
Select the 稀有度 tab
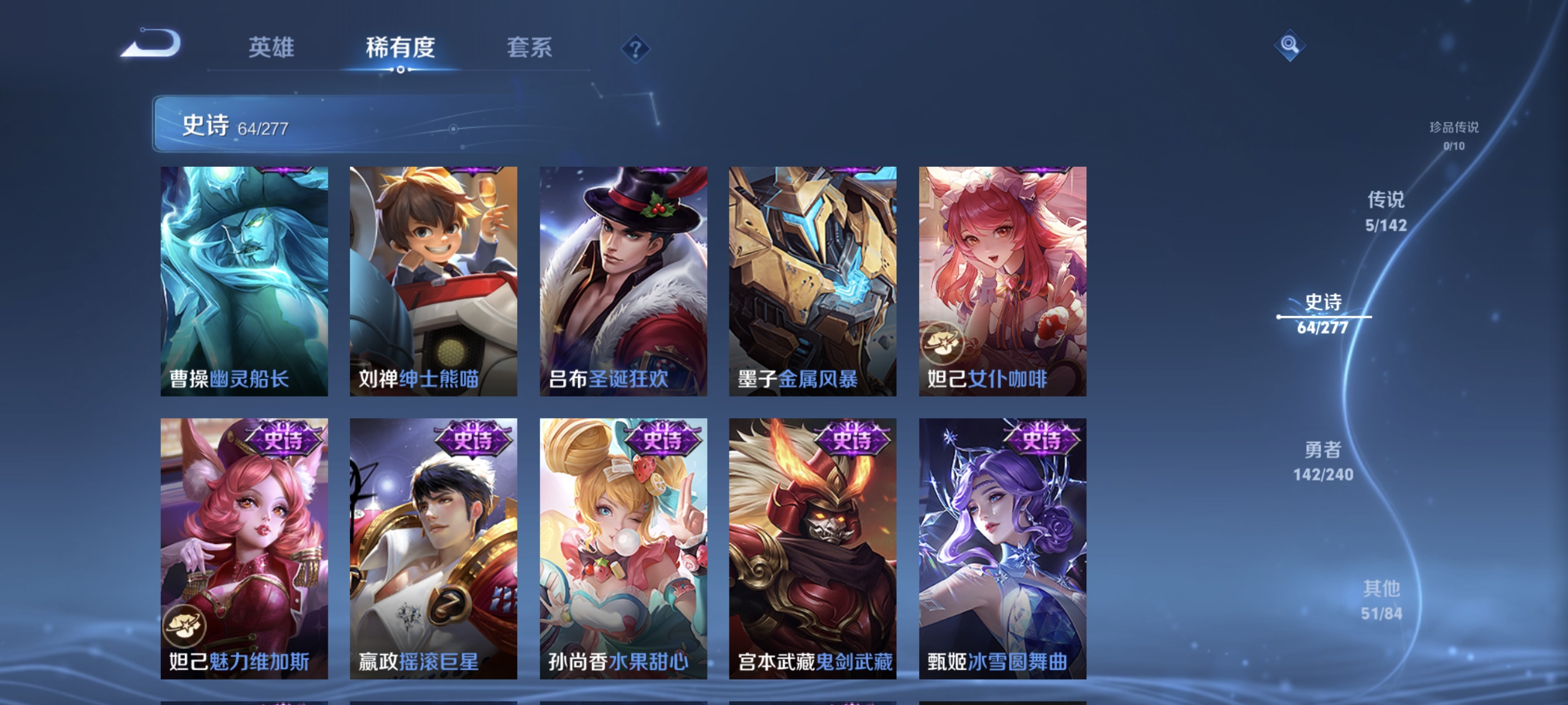coord(401,48)
